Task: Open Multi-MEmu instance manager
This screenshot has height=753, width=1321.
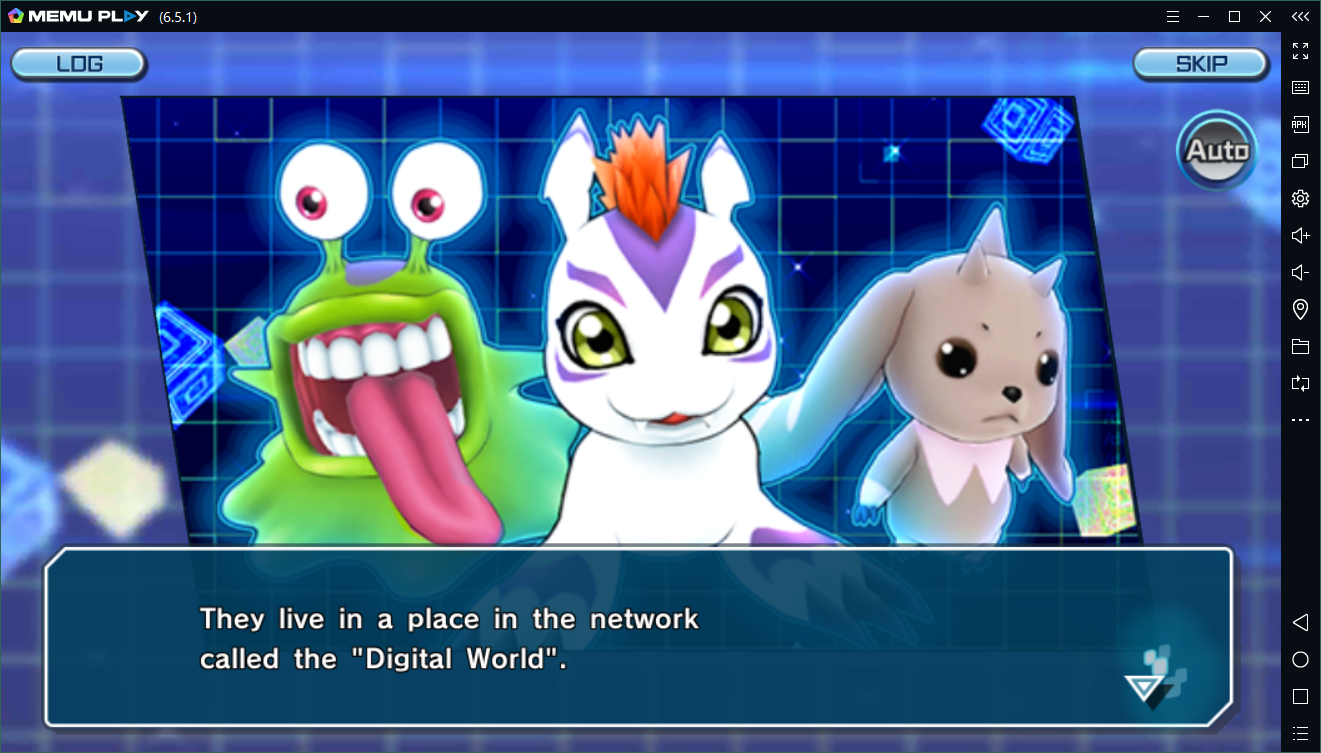Action: [1300, 161]
